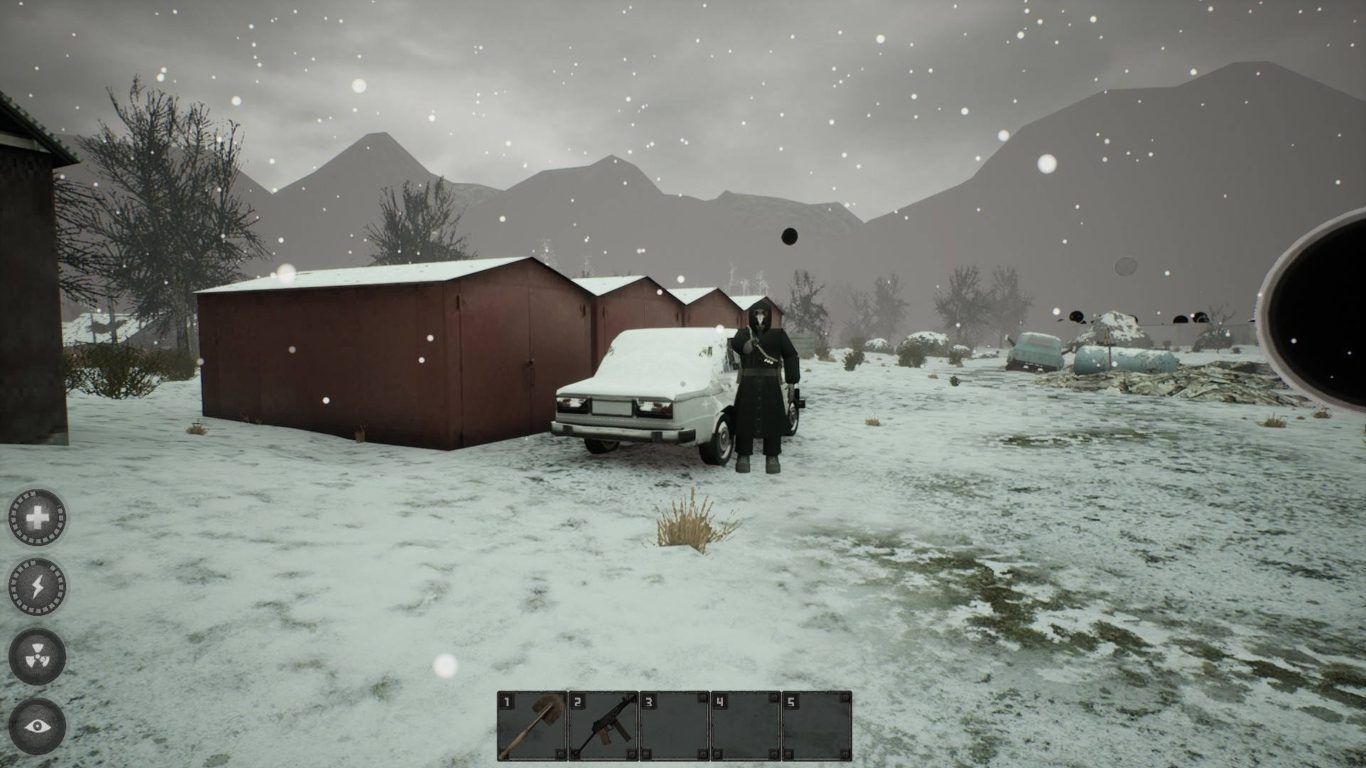Open the radiation trefoil status icon

point(37,657)
